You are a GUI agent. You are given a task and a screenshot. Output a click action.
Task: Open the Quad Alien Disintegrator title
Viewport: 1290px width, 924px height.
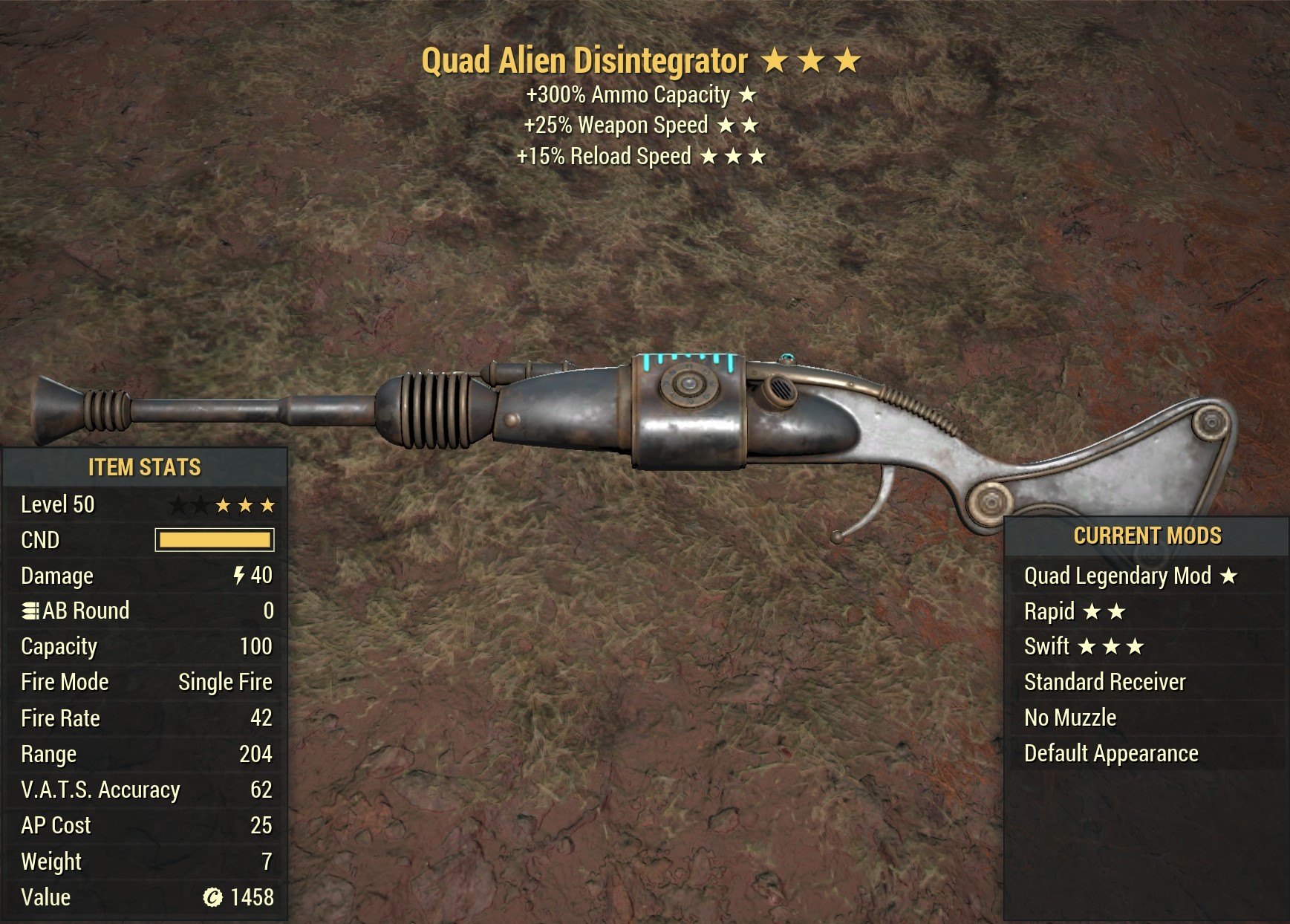coord(586,62)
